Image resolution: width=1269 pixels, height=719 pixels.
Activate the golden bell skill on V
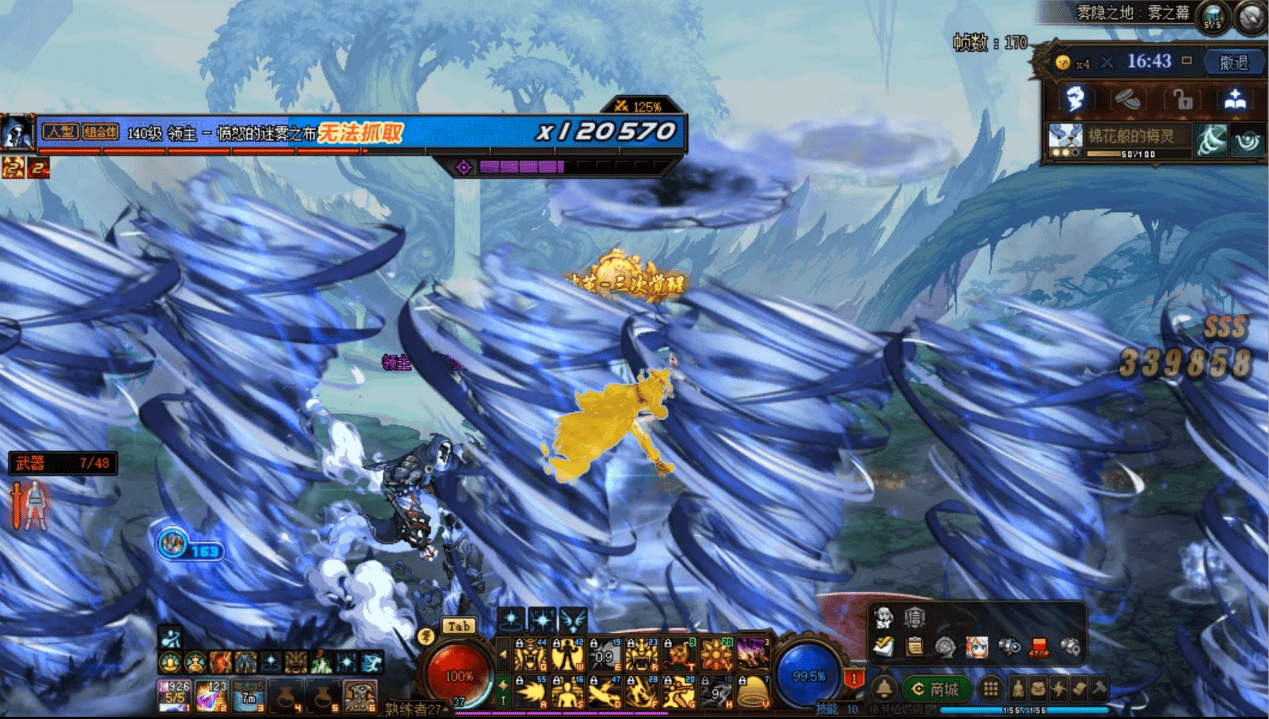click(x=752, y=691)
